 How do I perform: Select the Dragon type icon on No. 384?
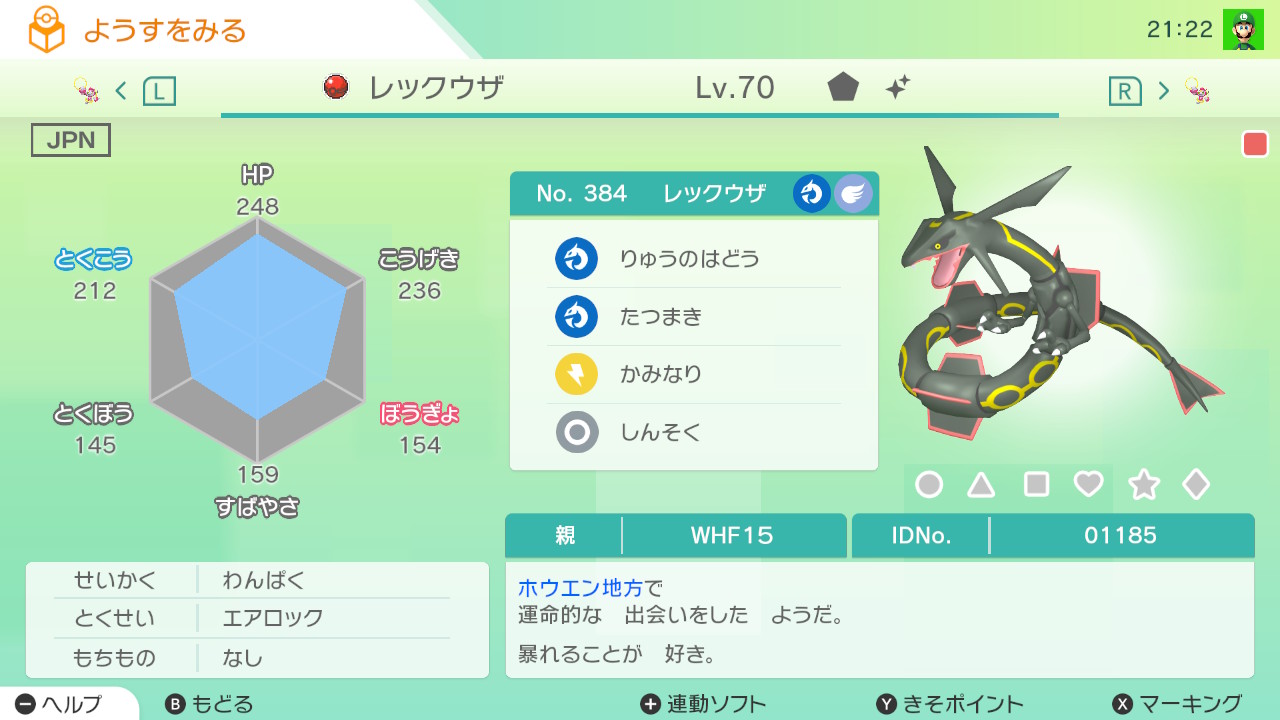point(812,193)
